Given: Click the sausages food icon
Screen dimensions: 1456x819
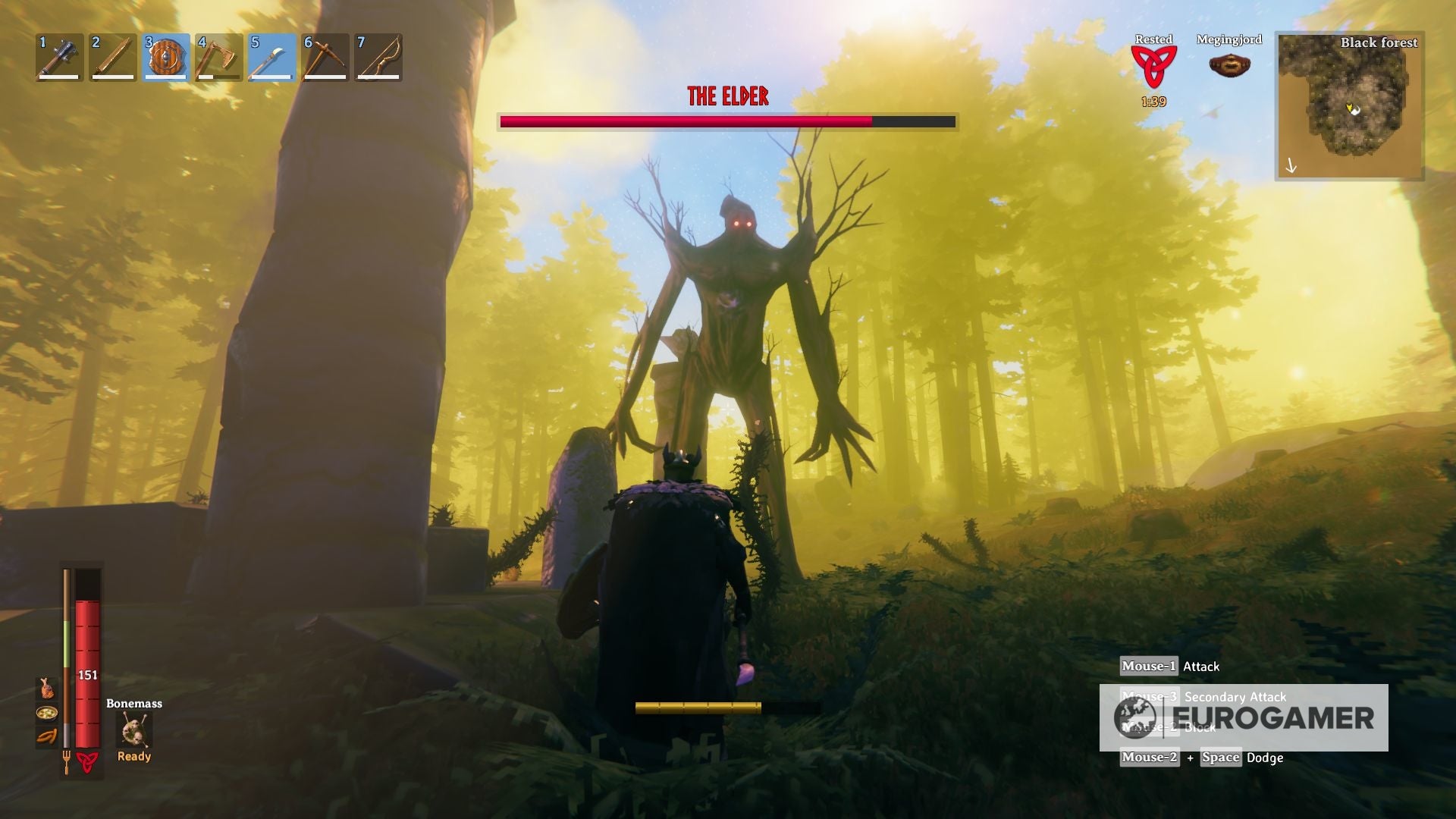Looking at the screenshot, I should tap(47, 737).
